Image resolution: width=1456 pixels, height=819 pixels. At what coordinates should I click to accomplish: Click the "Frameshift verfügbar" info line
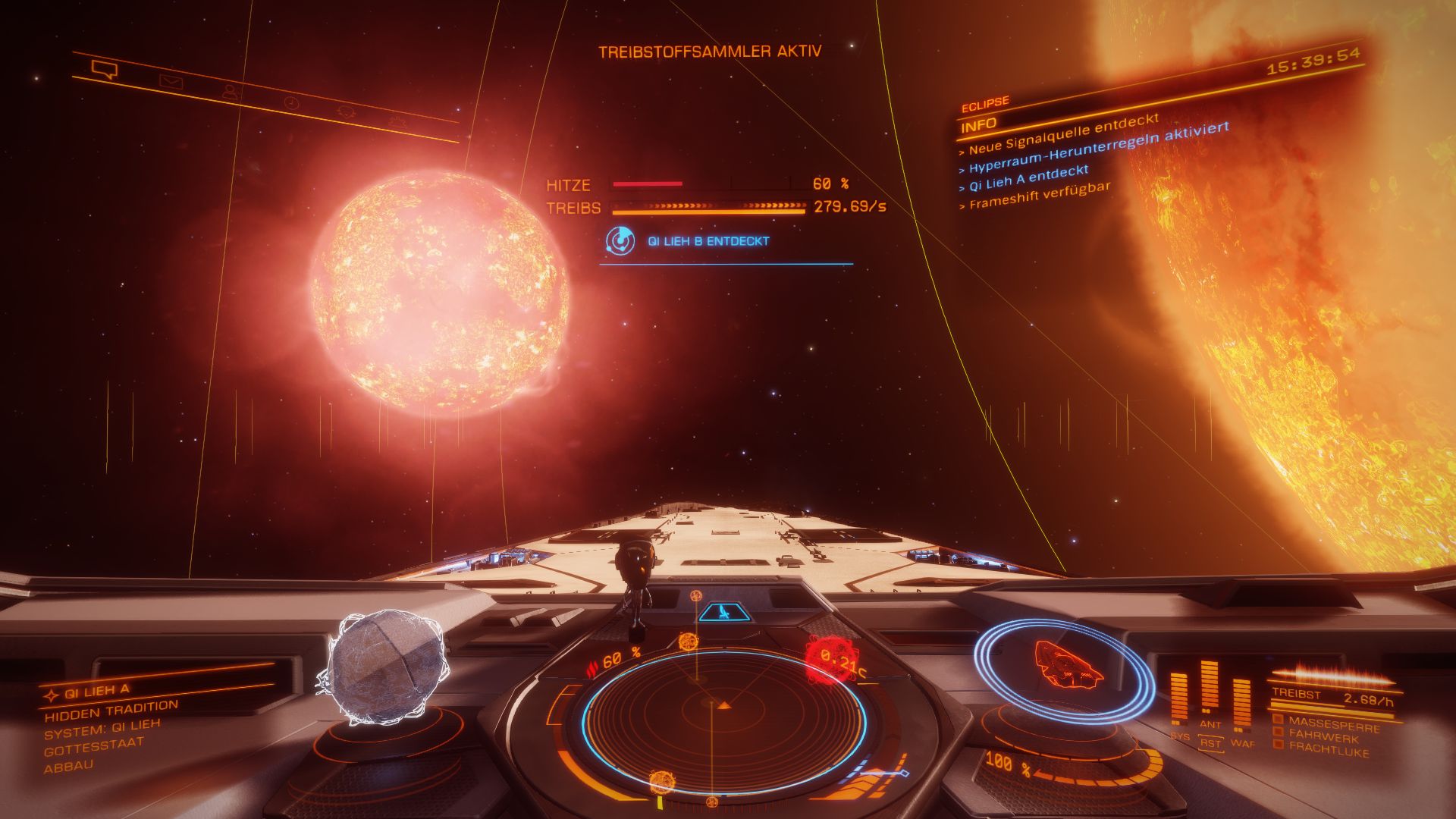(1039, 196)
